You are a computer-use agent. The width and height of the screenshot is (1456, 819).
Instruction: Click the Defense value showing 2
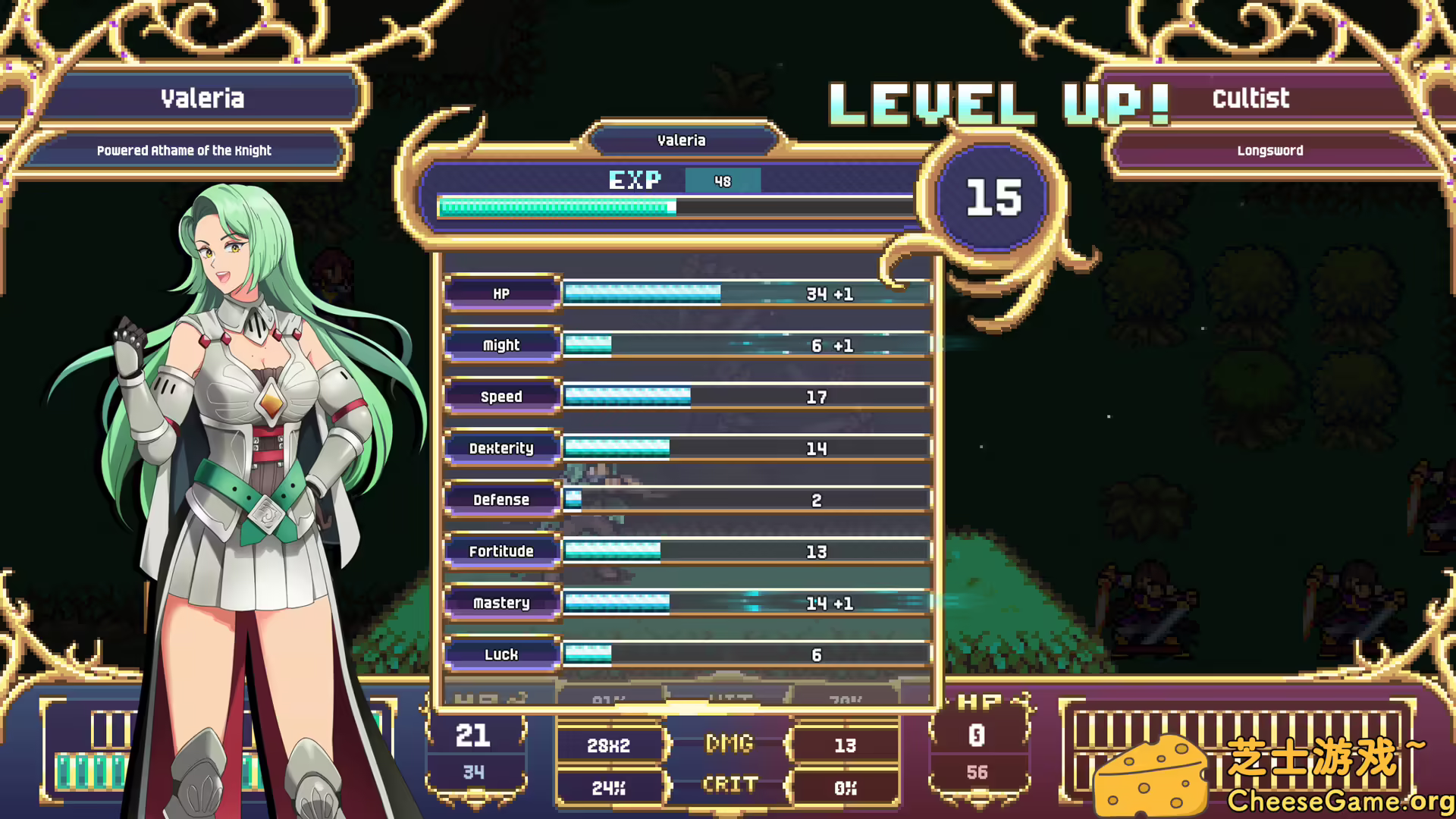click(815, 500)
